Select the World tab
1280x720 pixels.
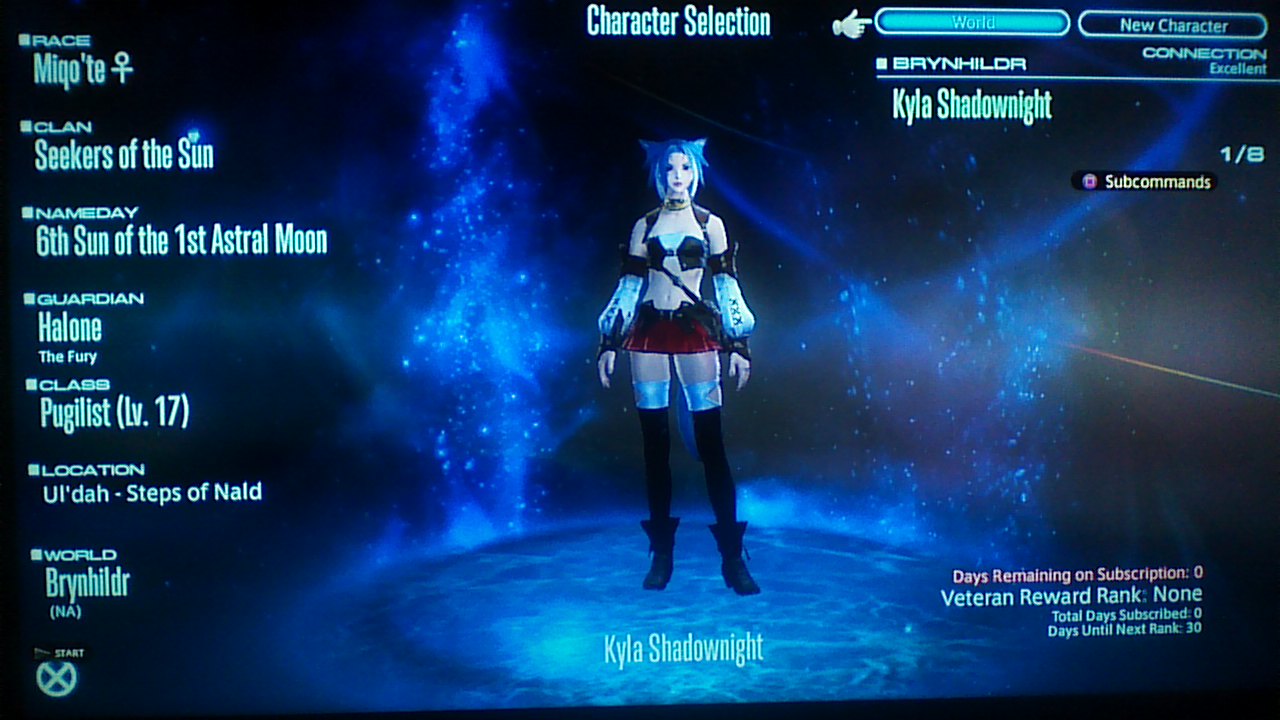[971, 21]
